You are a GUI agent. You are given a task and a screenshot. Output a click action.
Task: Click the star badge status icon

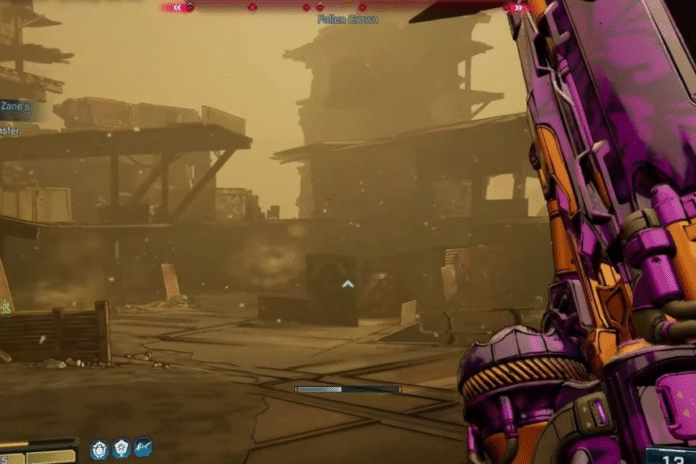pos(121,449)
